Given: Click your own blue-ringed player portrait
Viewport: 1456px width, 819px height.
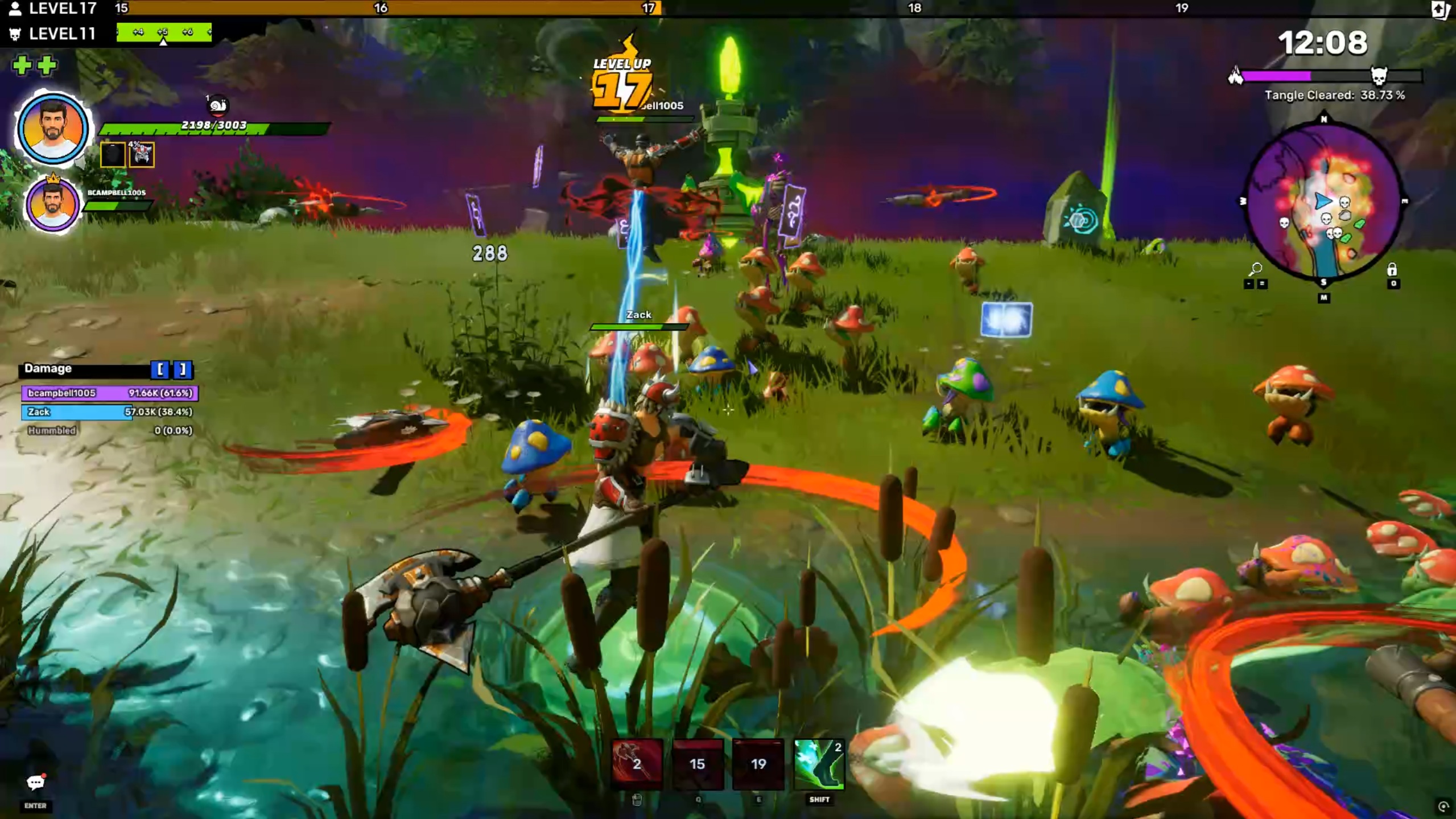Looking at the screenshot, I should pos(52,129).
